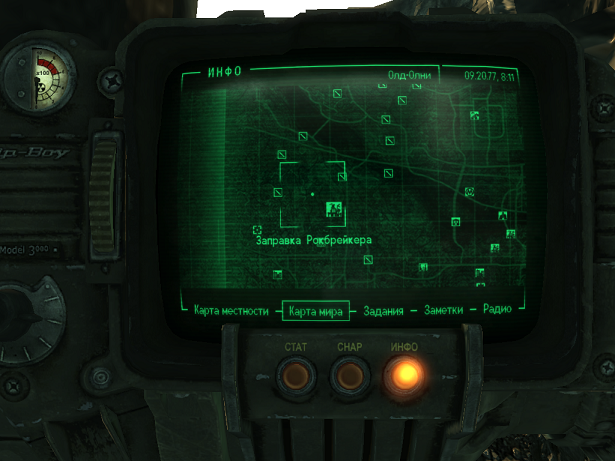Click the СТАТ Pip-Boy button

294,377
